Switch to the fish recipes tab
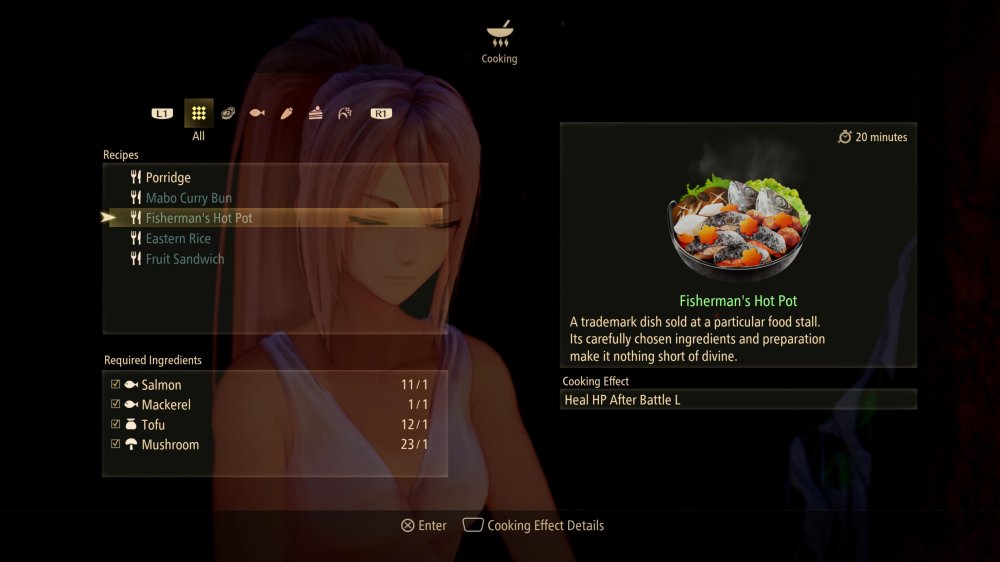Screen dimensions: 1000x562 257,113
